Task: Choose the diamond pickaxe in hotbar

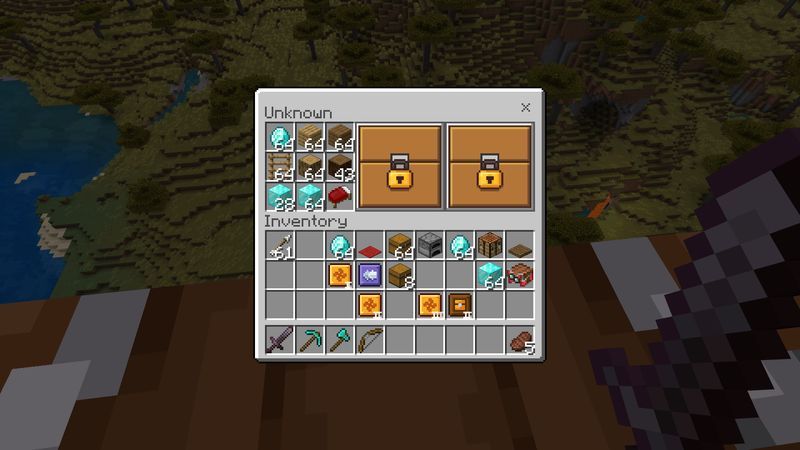Action: [310, 341]
